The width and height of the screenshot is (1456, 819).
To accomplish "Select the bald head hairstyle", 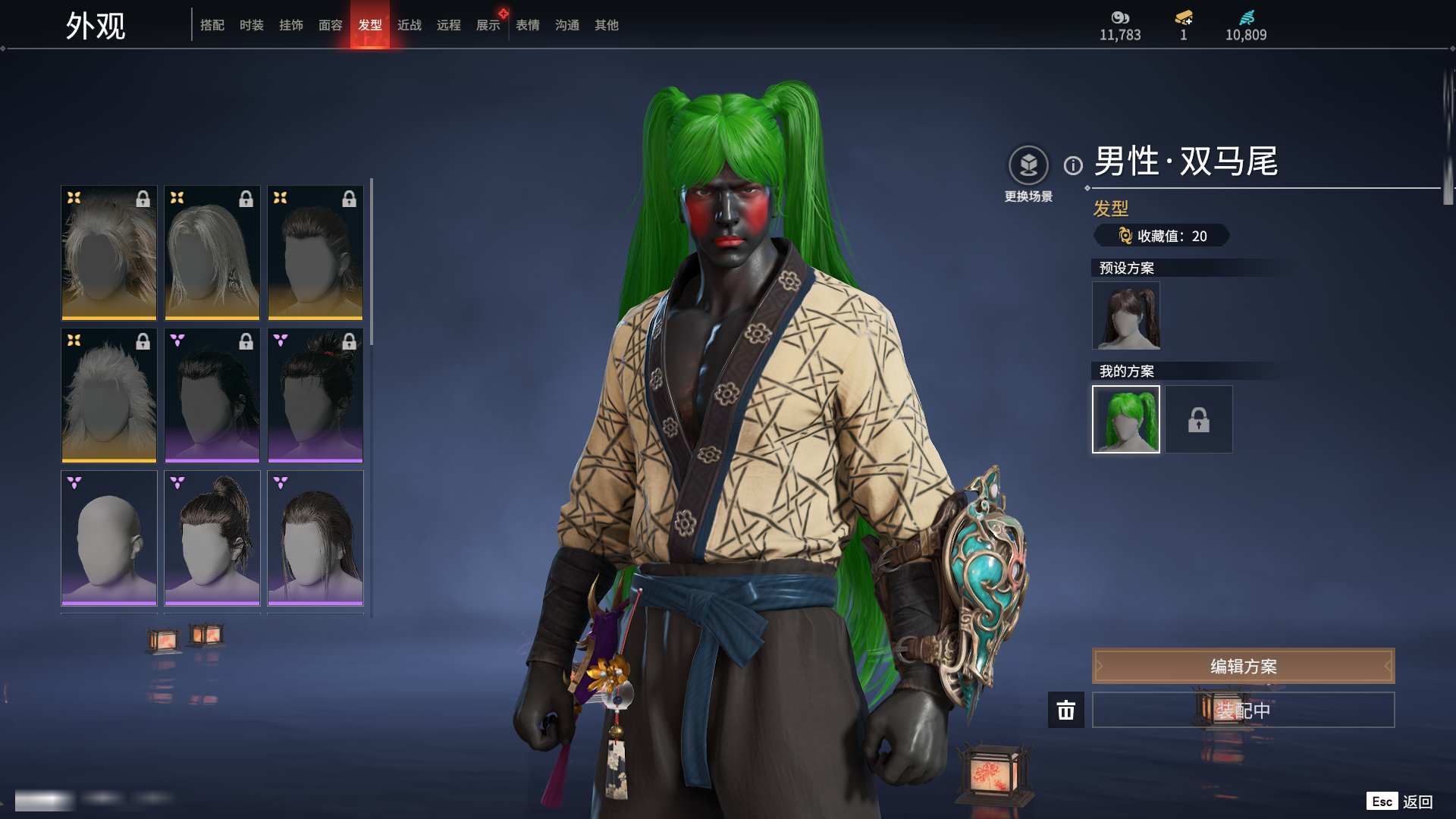I will [x=109, y=538].
